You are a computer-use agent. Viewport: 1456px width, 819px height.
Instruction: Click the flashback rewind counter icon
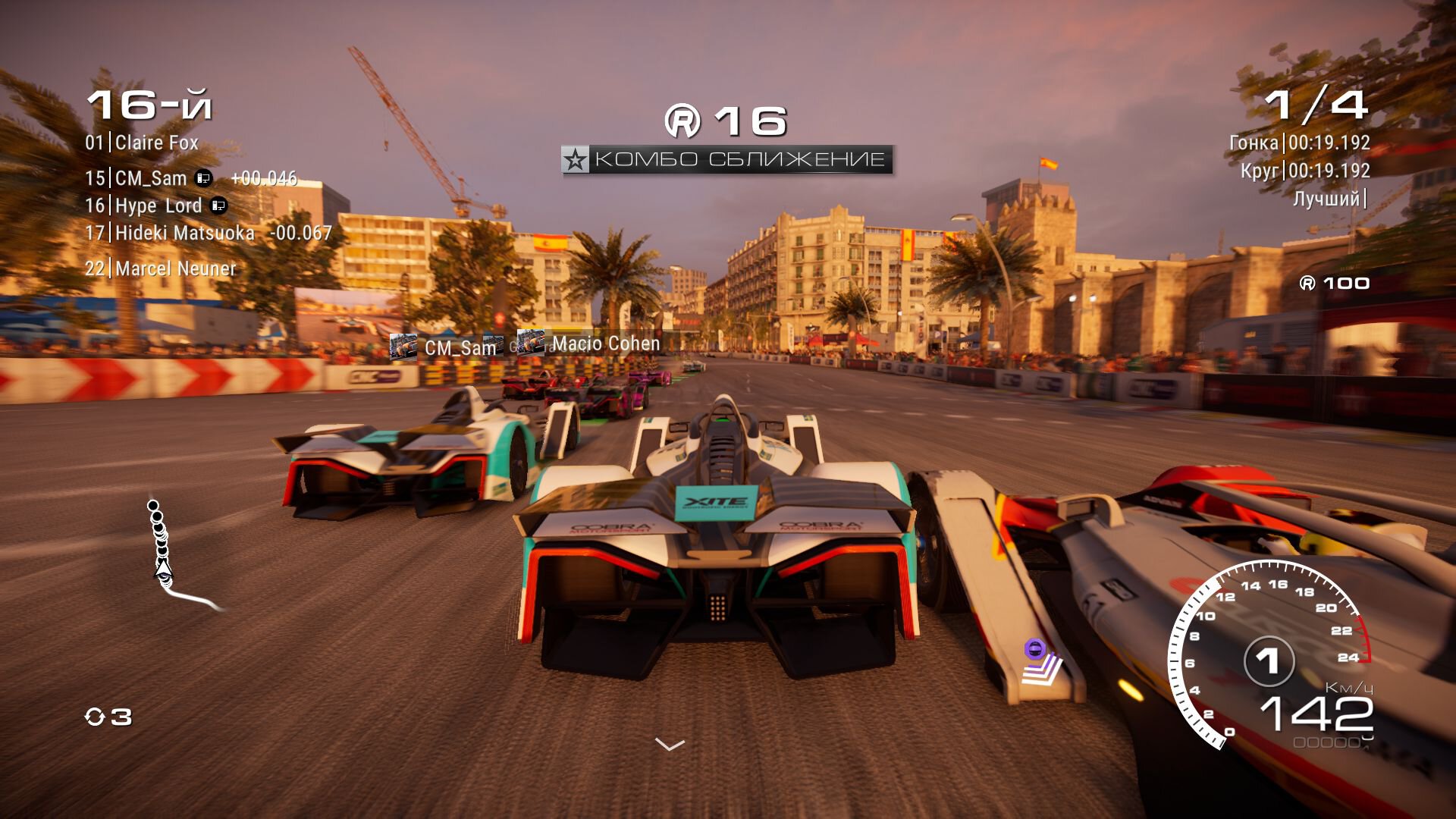95,717
